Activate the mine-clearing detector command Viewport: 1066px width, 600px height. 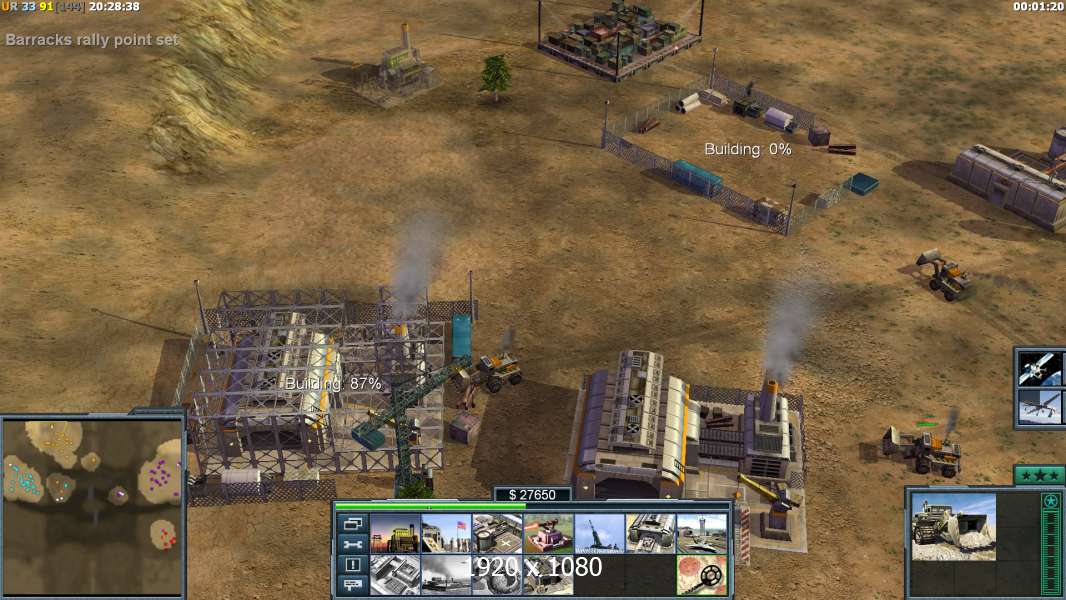pyautogui.click(x=701, y=574)
